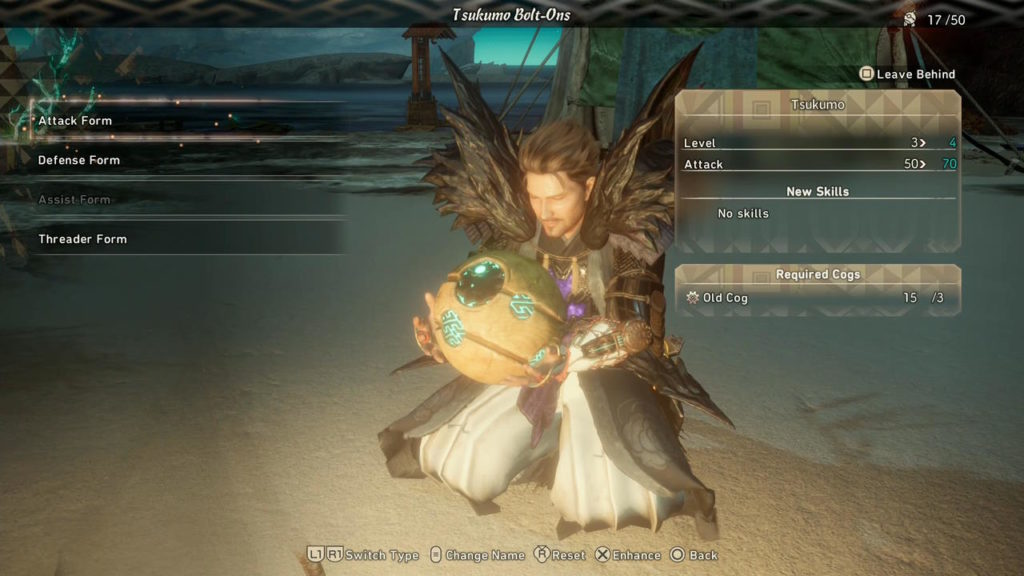Screen dimensions: 1024x576
Task: Switch to Threader Form
Action: tap(83, 239)
